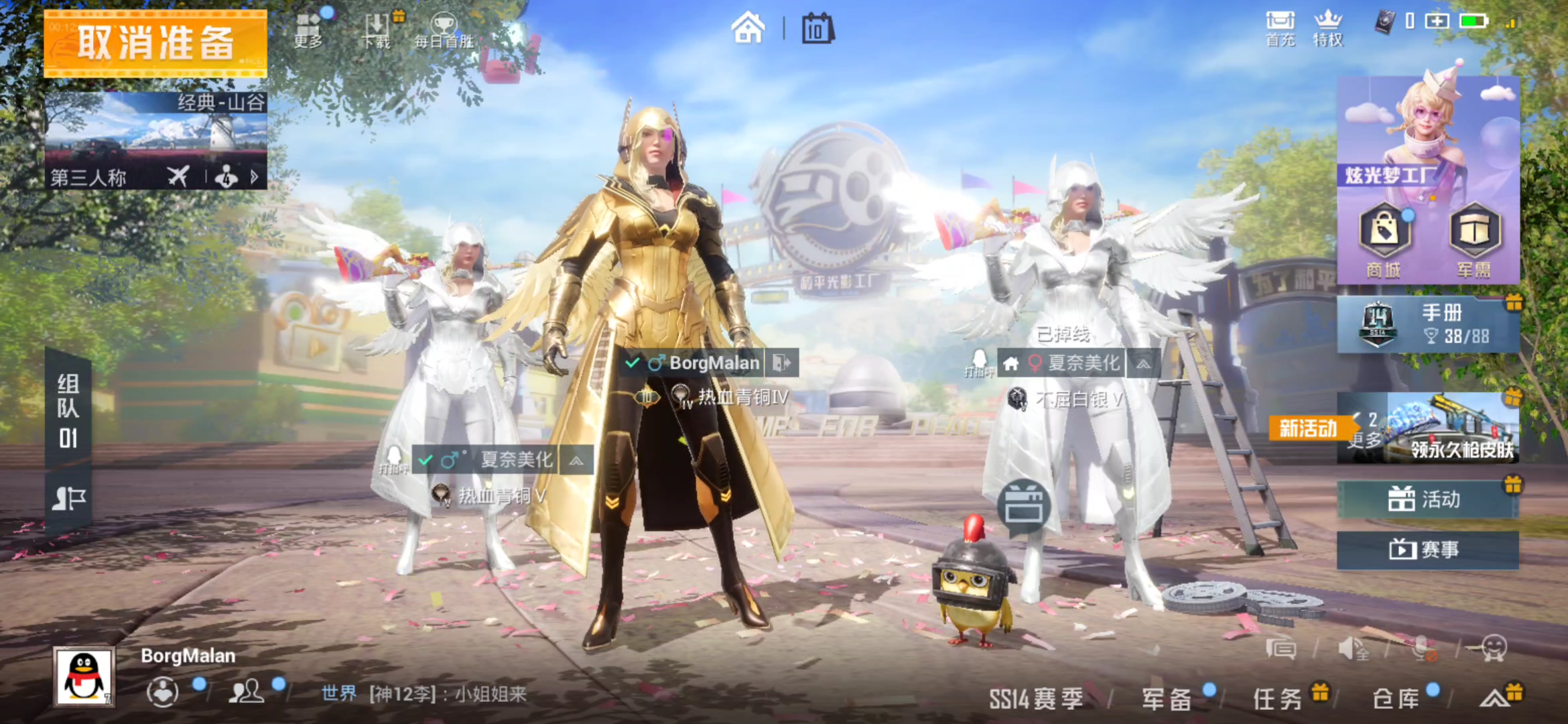Open the 仓库 inventory tab
The height and width of the screenshot is (724, 1568).
point(1396,699)
